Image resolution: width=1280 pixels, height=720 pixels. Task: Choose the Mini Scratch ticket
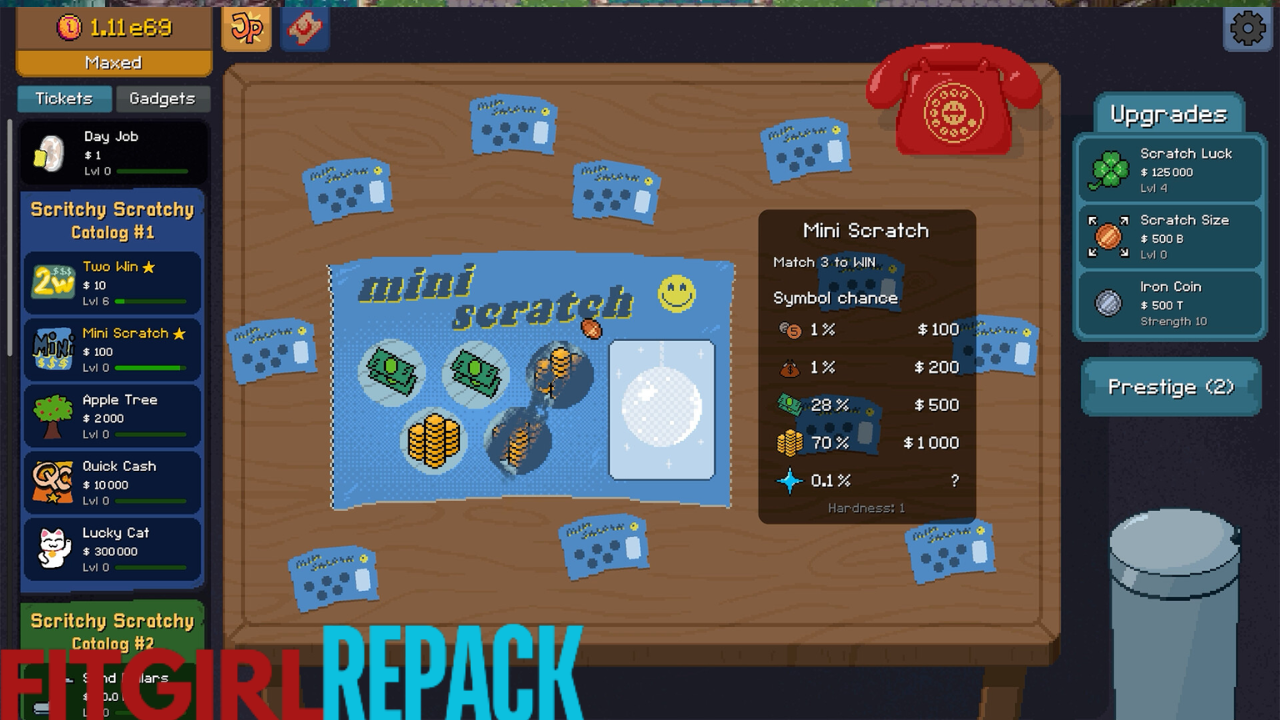(113, 350)
